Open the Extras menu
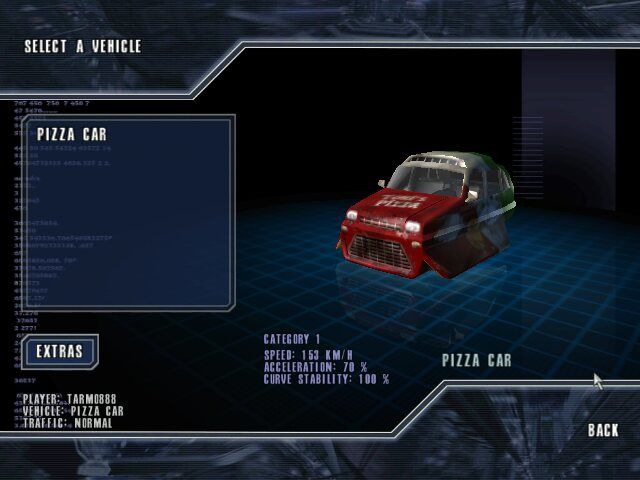This screenshot has width=640, height=480. [59, 351]
